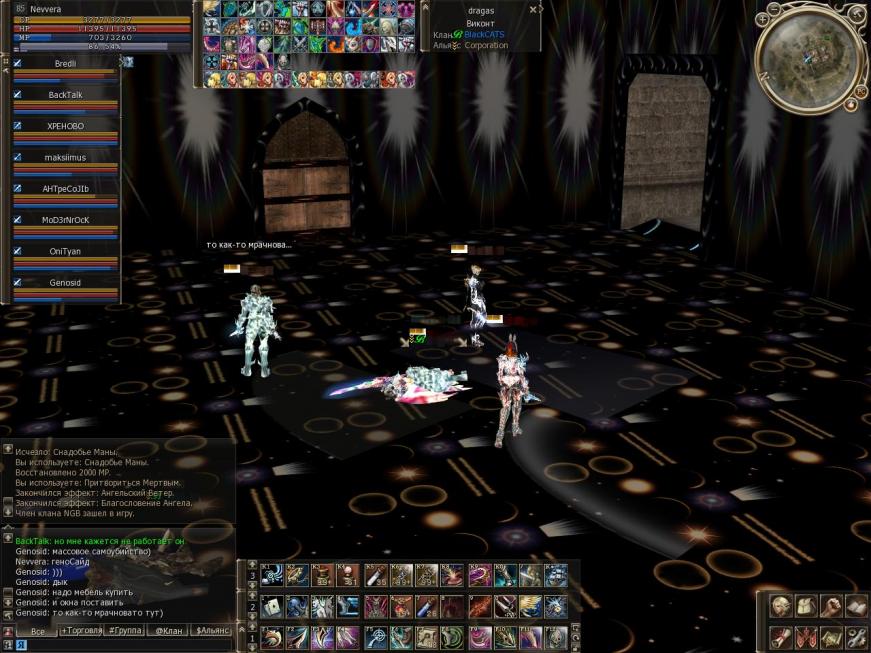The width and height of the screenshot is (871, 653).
Task: Select party member Genosid
Action: coord(66,283)
